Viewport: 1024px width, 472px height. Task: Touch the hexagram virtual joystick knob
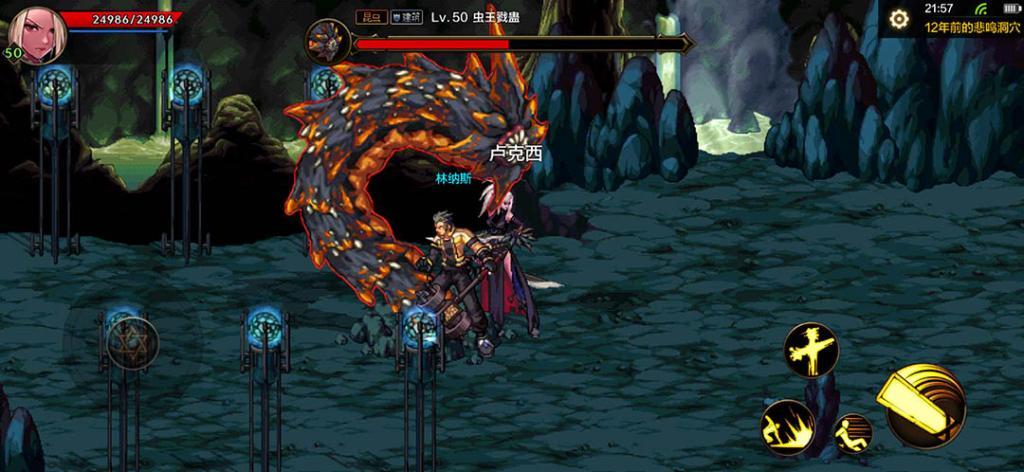[x=132, y=341]
